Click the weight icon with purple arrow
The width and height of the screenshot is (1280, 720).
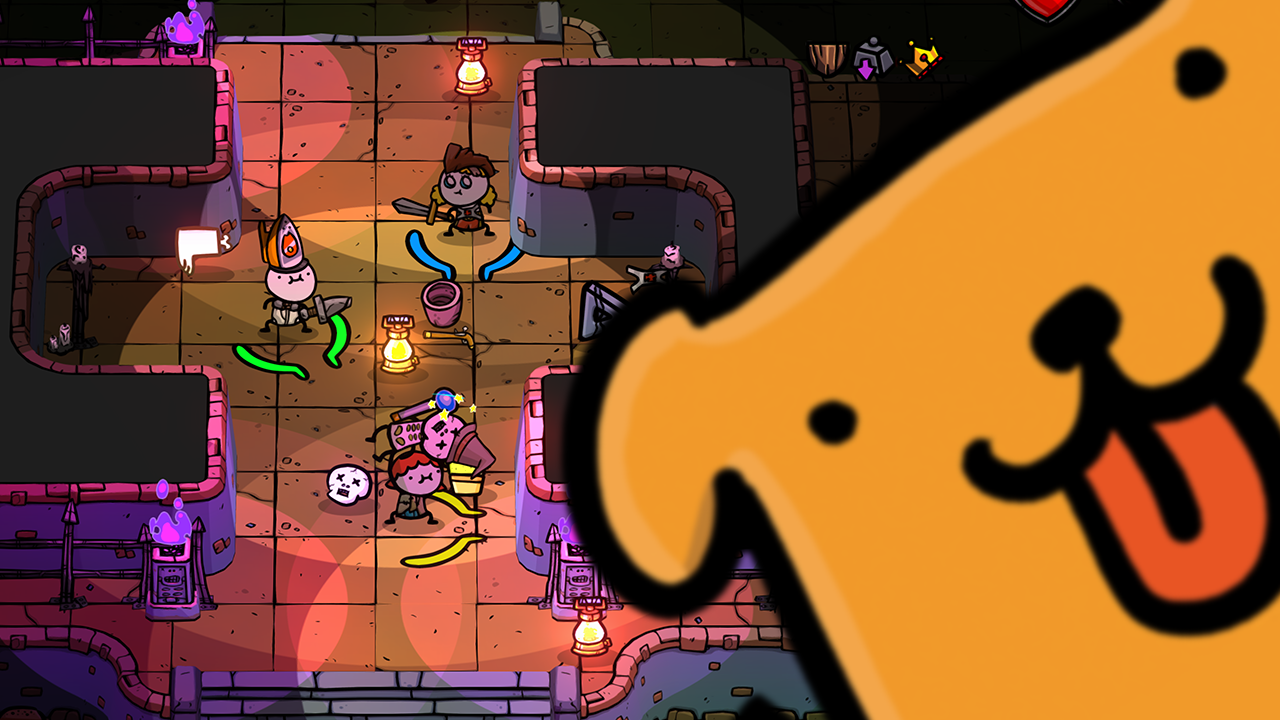872,59
